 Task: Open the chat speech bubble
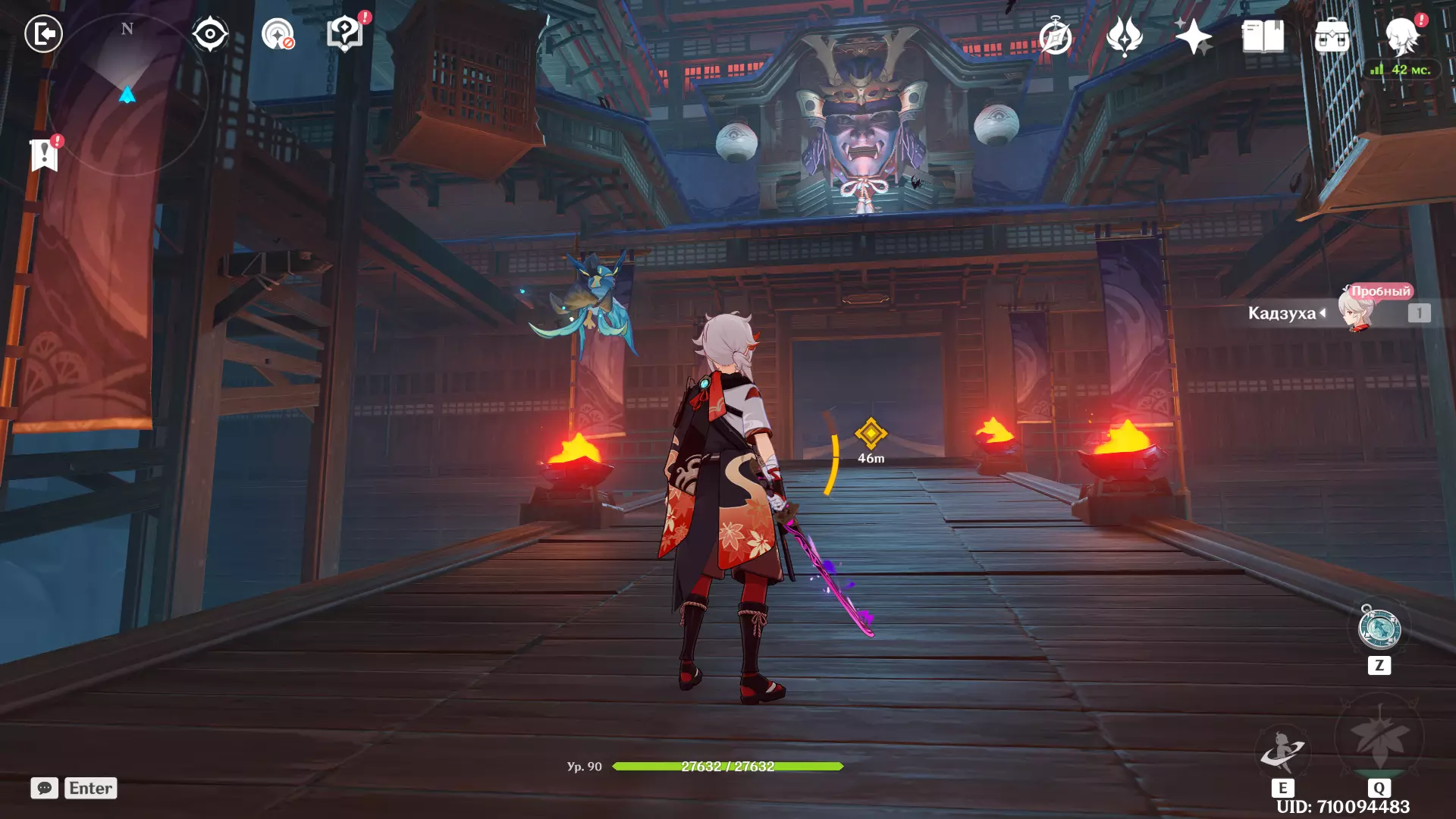45,788
